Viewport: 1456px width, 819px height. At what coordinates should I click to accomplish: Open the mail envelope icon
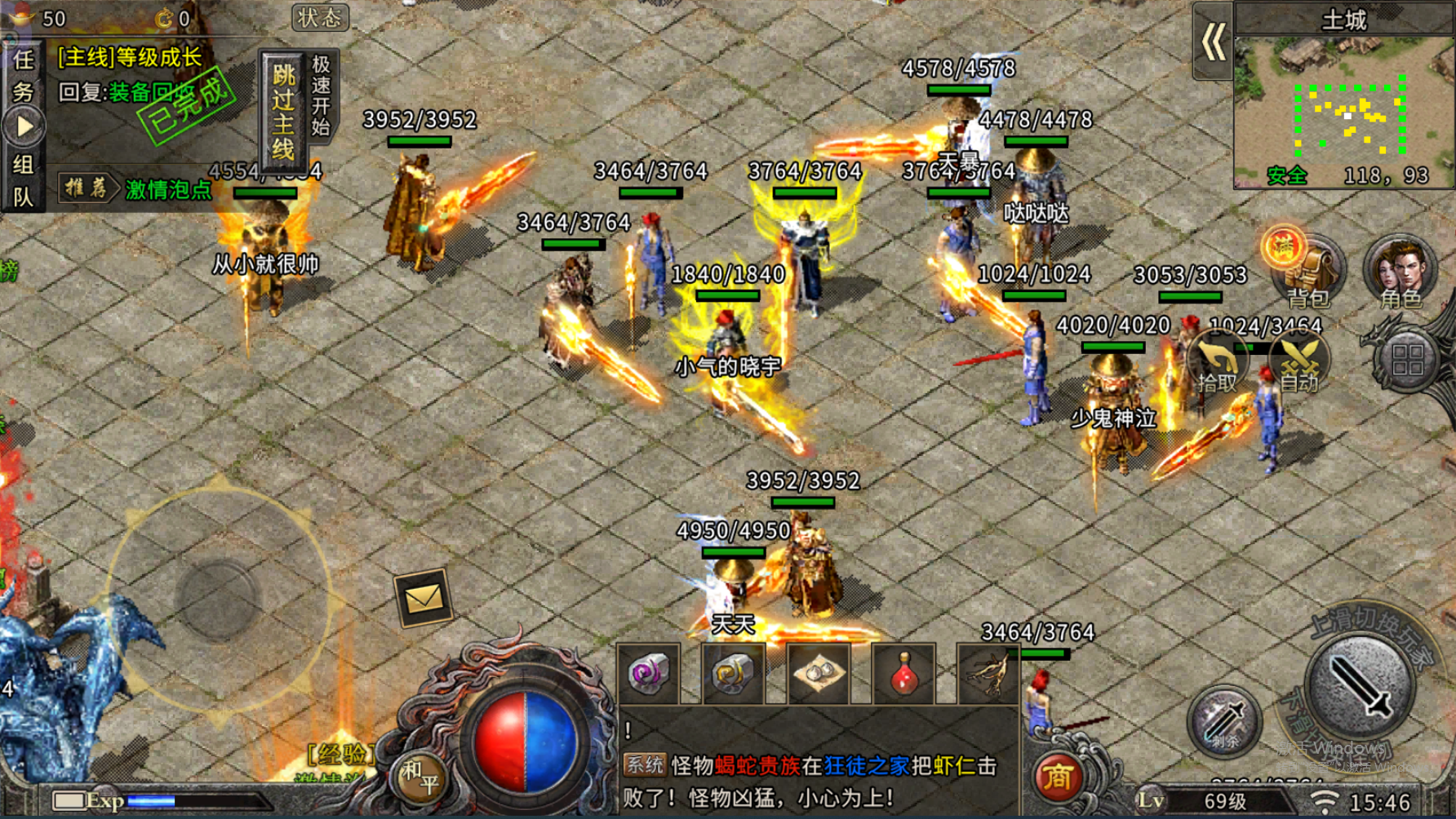point(423,599)
